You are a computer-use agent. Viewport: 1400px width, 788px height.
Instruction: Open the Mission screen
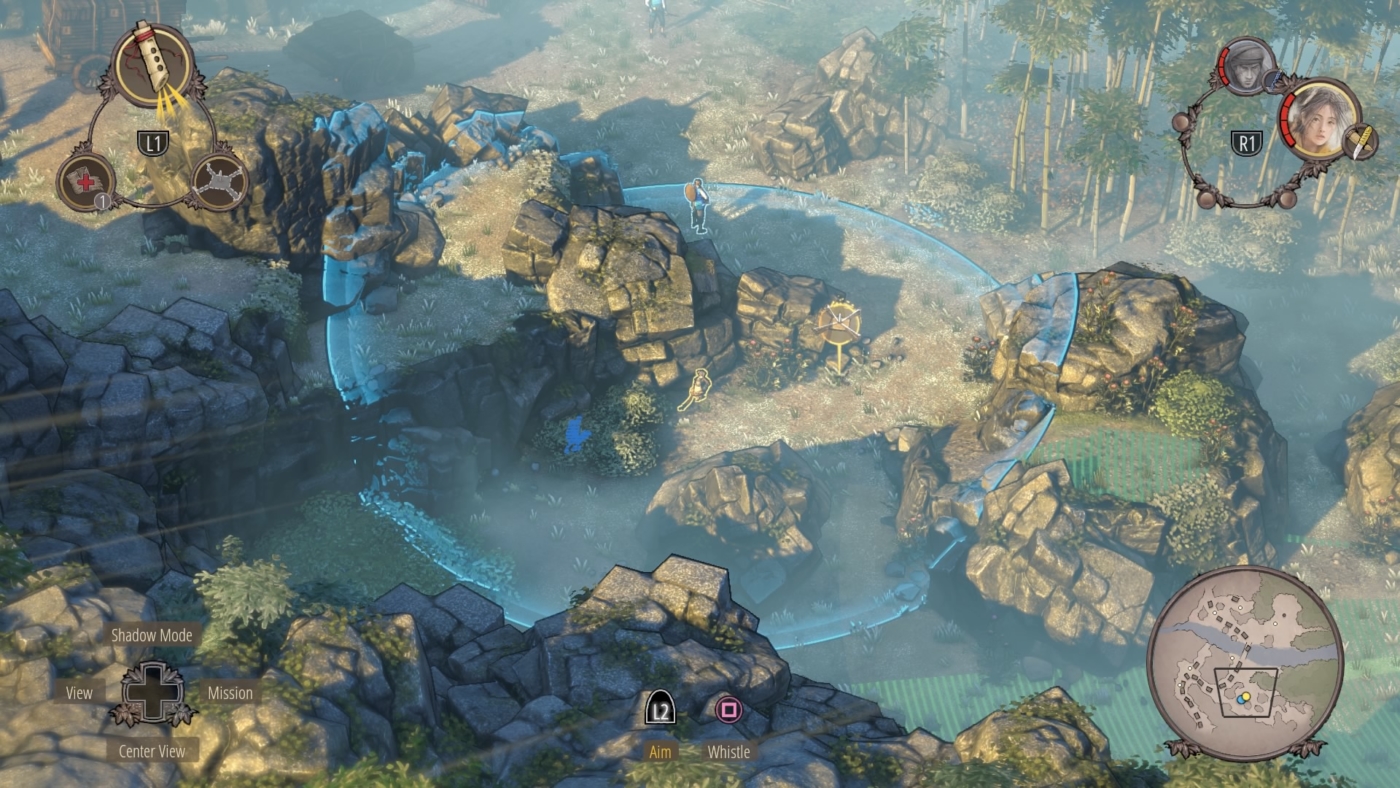point(231,692)
